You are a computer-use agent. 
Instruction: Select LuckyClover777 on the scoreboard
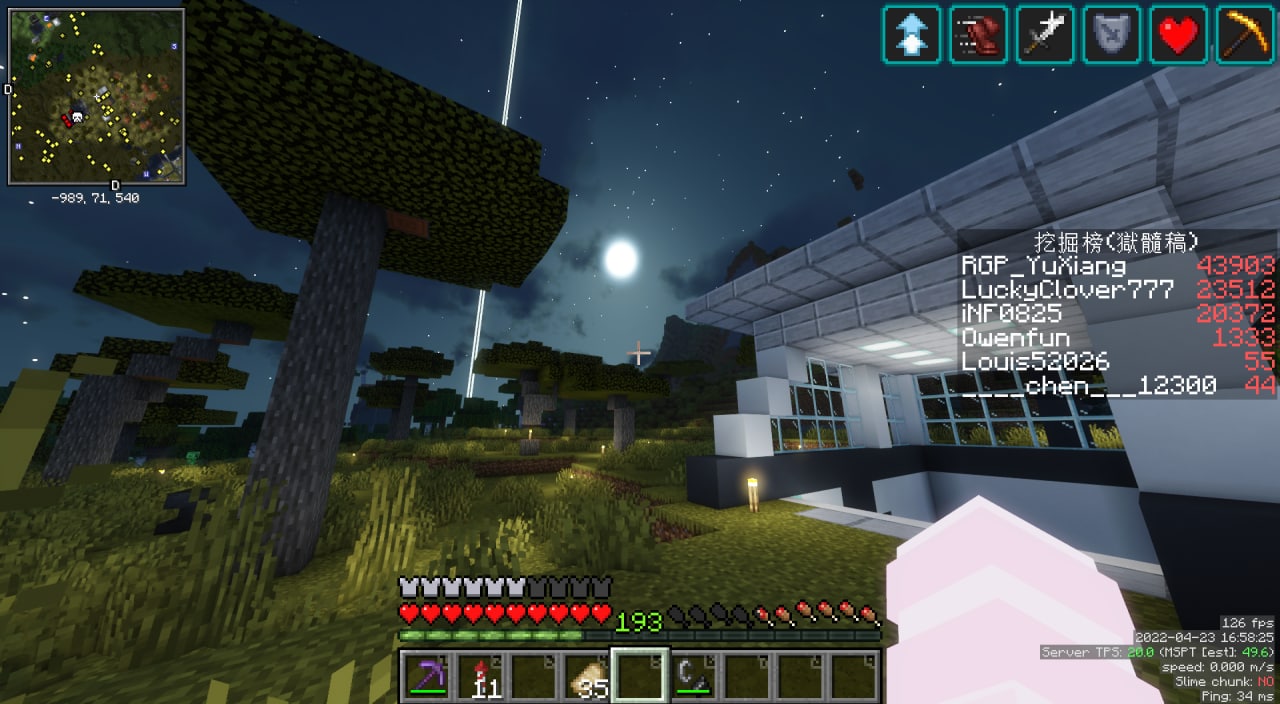[x=1068, y=290]
